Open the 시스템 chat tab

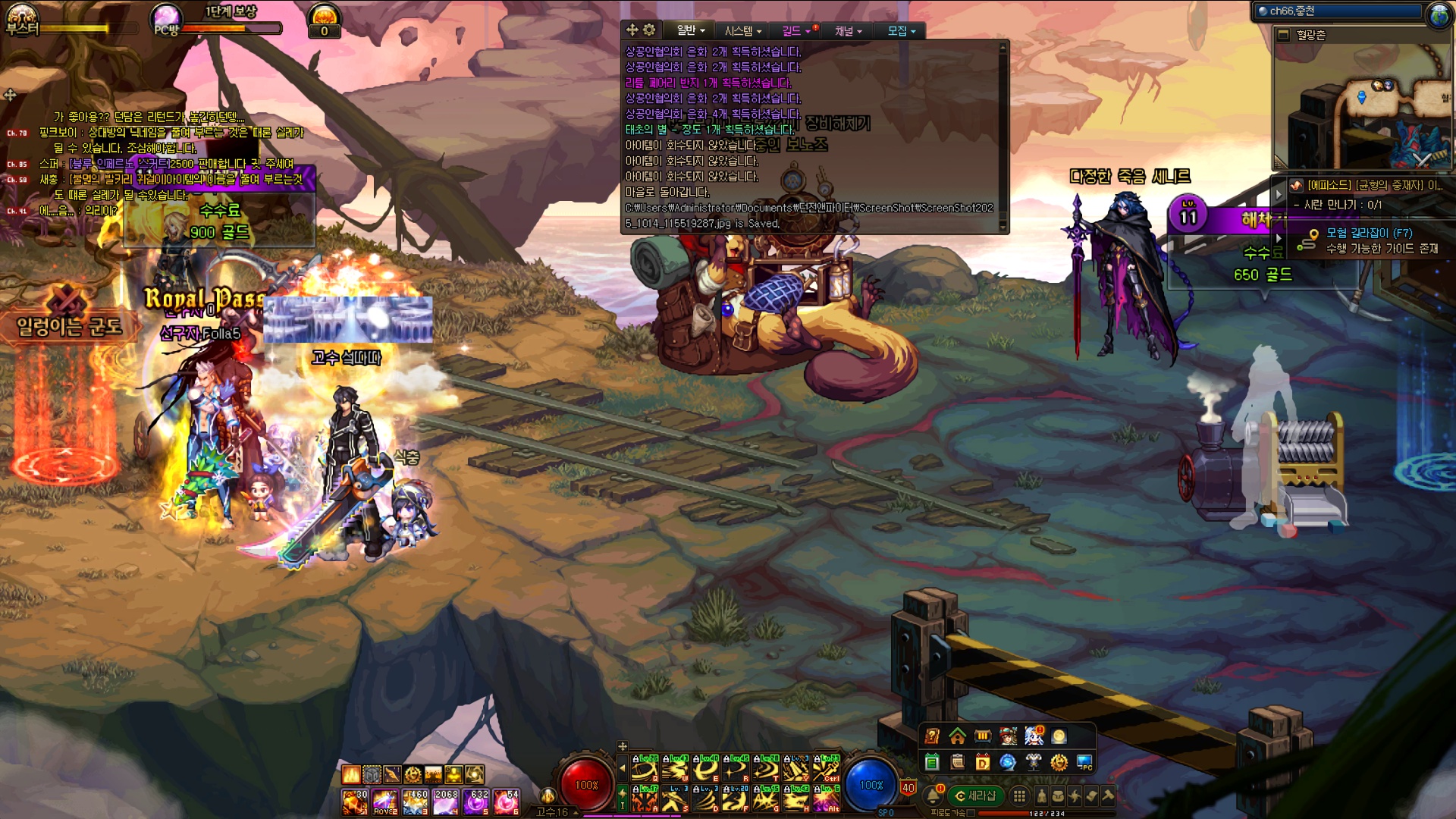tap(742, 30)
